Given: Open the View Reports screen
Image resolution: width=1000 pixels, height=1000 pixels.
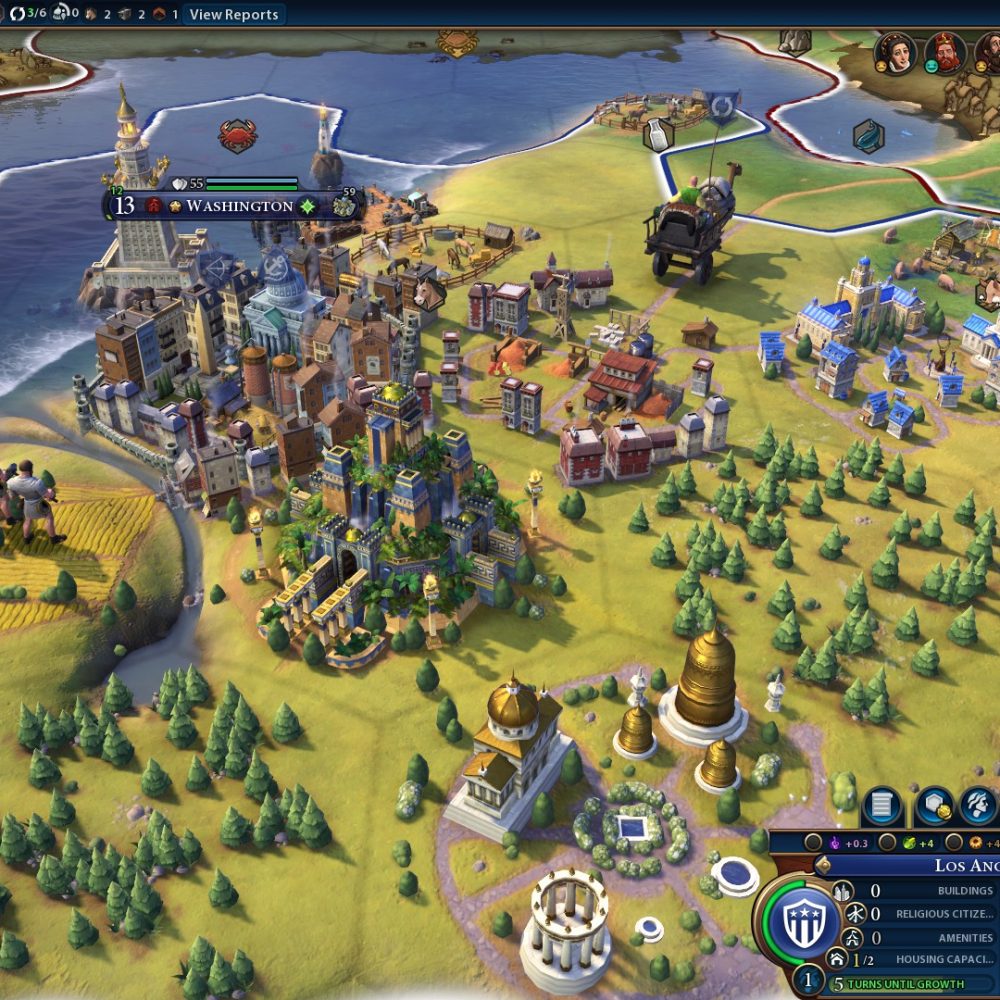Looking at the screenshot, I should [234, 14].
